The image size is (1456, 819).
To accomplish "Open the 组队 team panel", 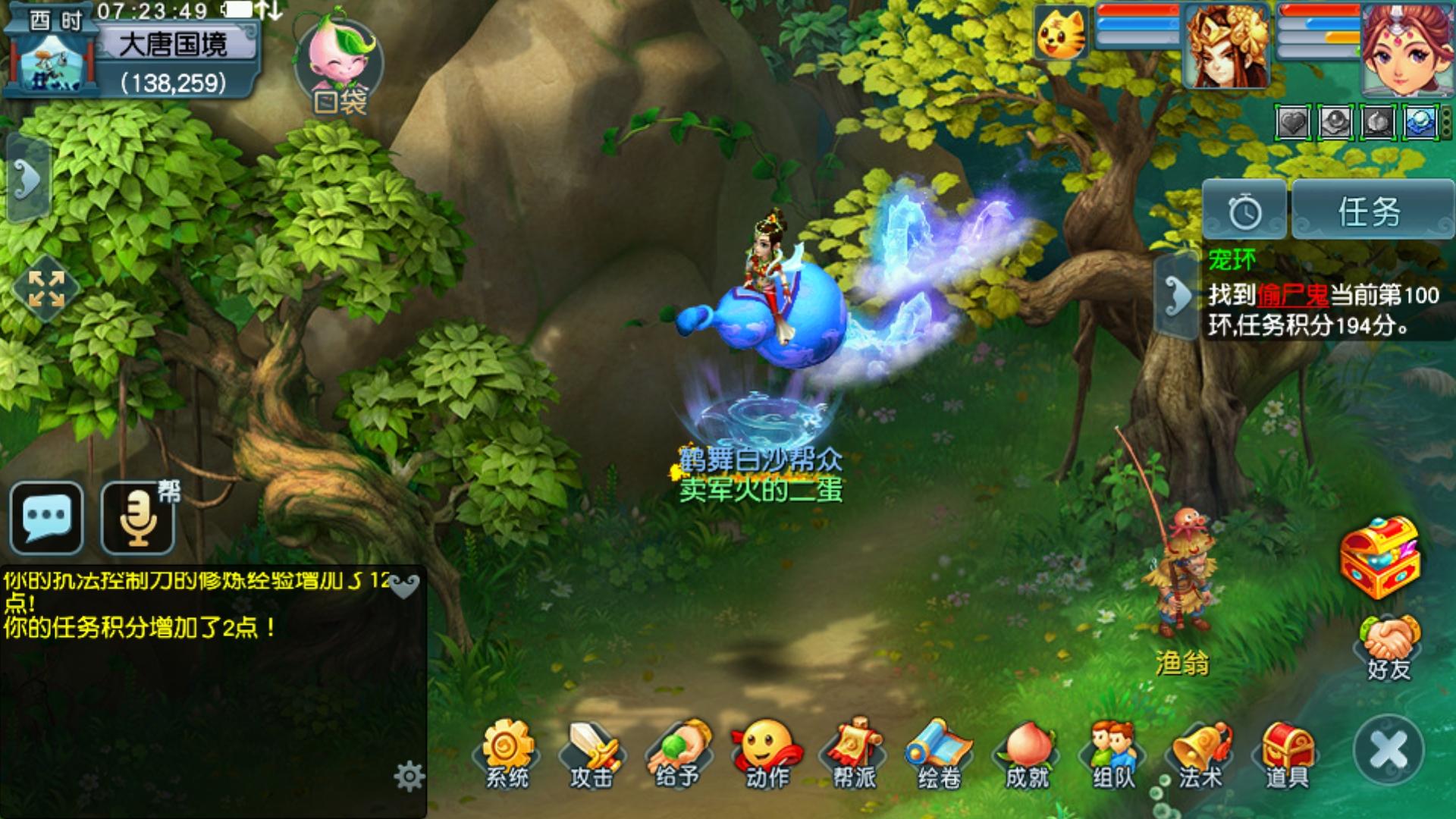I will click(1113, 754).
